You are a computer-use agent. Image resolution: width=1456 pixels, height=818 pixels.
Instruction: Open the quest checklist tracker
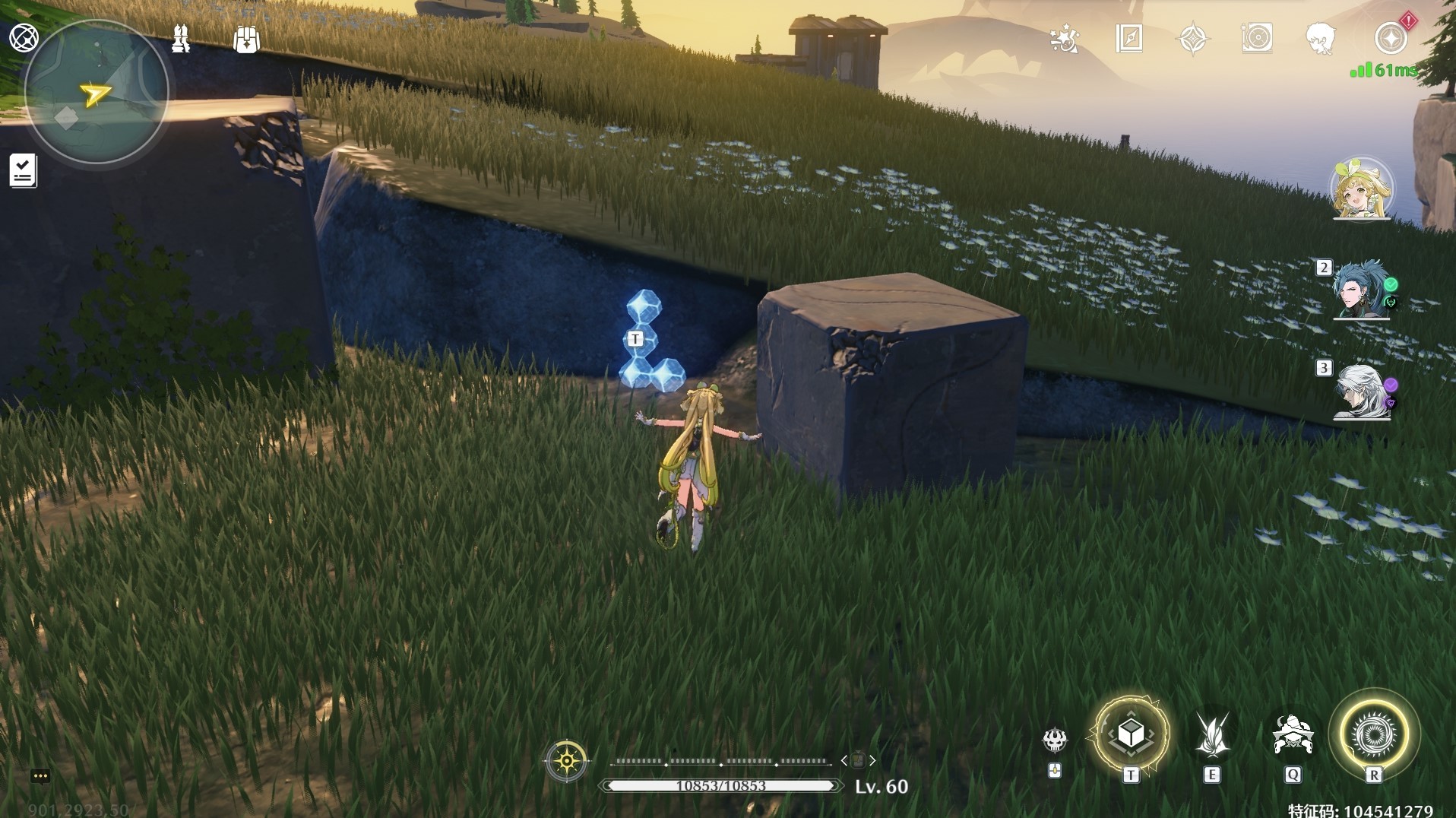click(23, 170)
